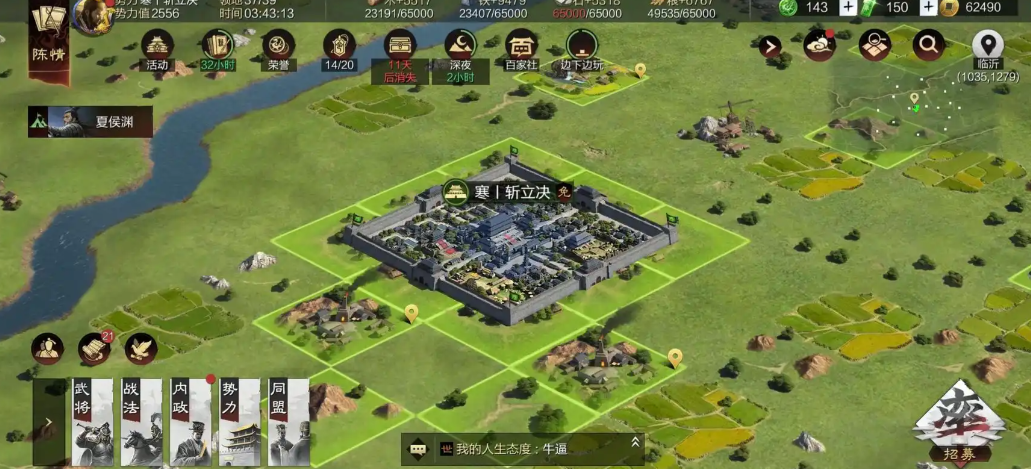Open the 内政 internal affairs card
Image resolution: width=1031 pixels, height=469 pixels.
pyautogui.click(x=190, y=422)
